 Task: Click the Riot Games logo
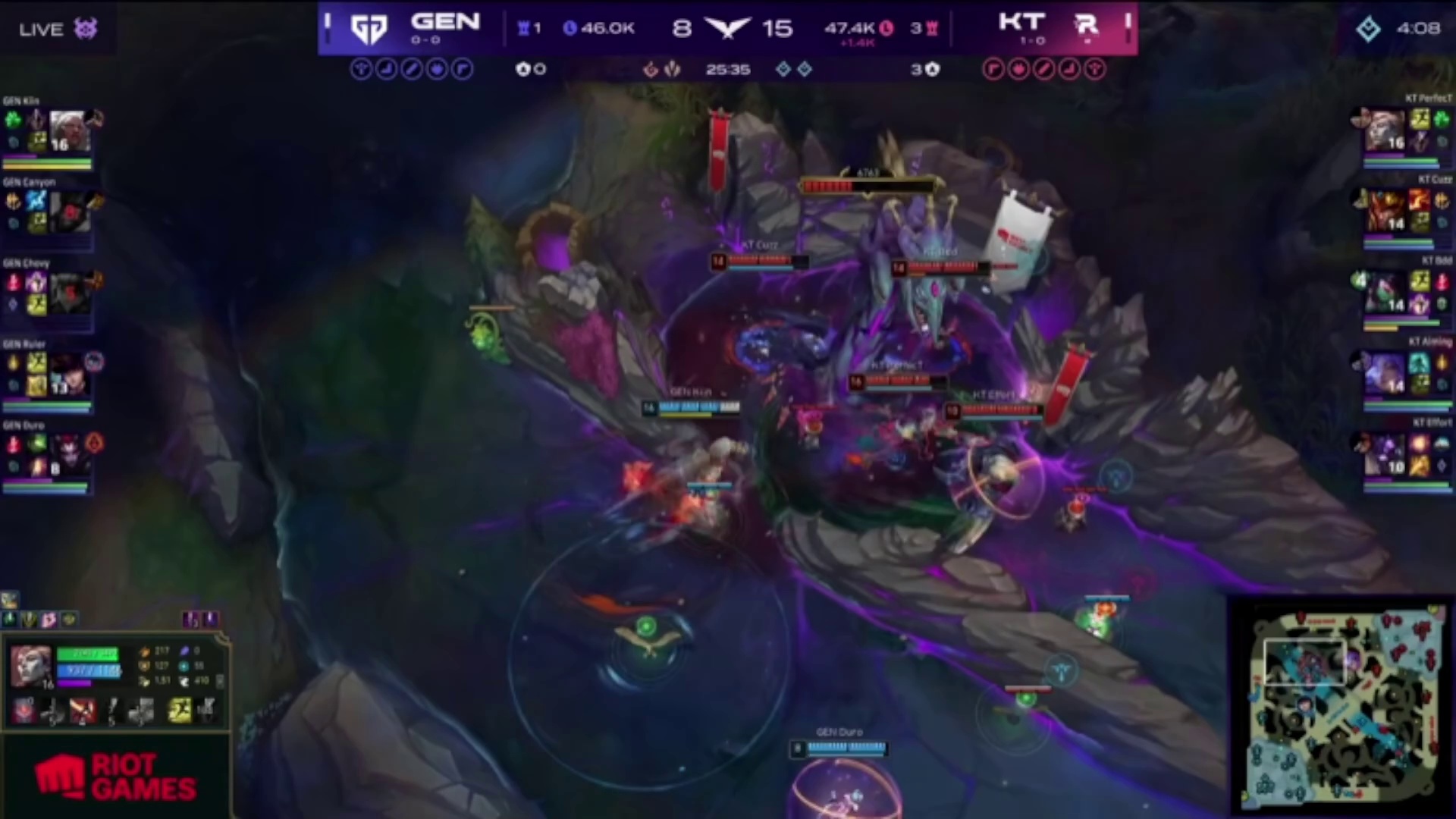115,777
